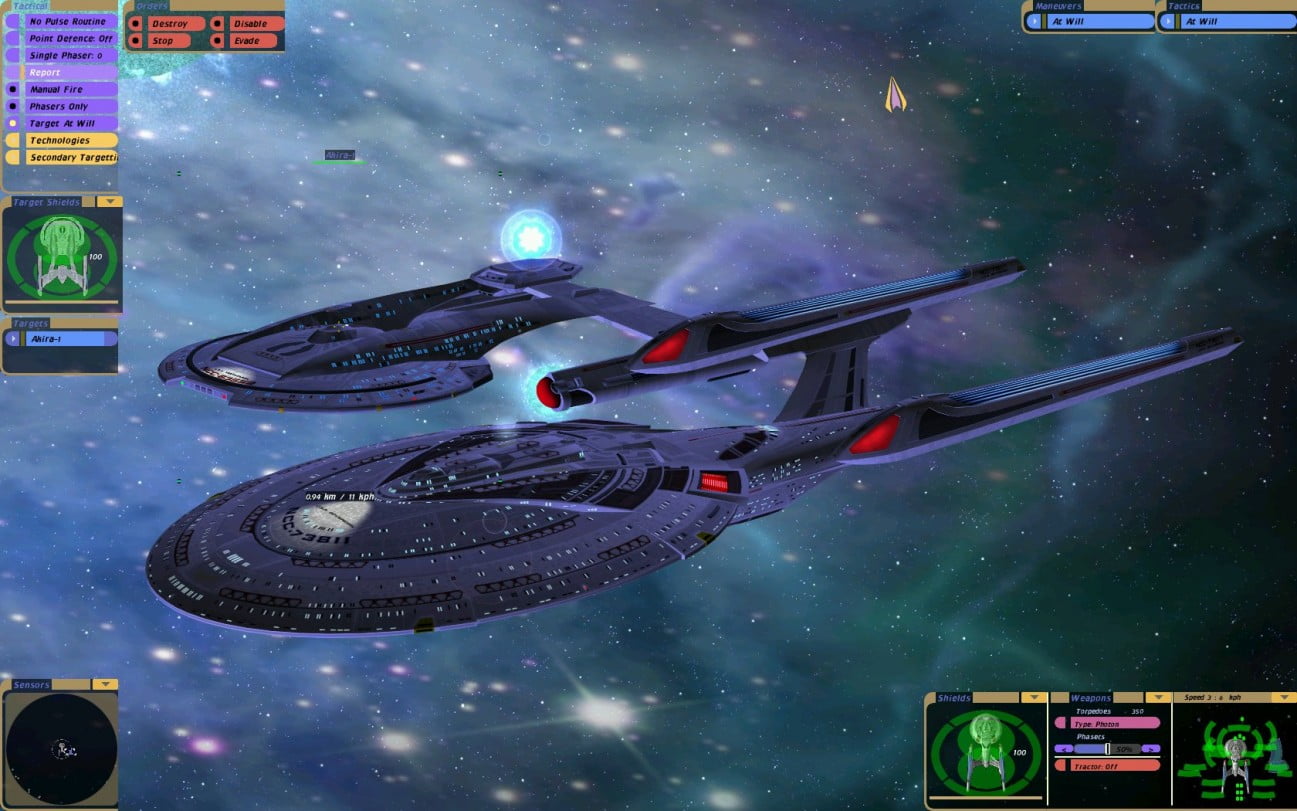
Task: Expand the Shields panel dropdown arrow
Action: [1035, 698]
